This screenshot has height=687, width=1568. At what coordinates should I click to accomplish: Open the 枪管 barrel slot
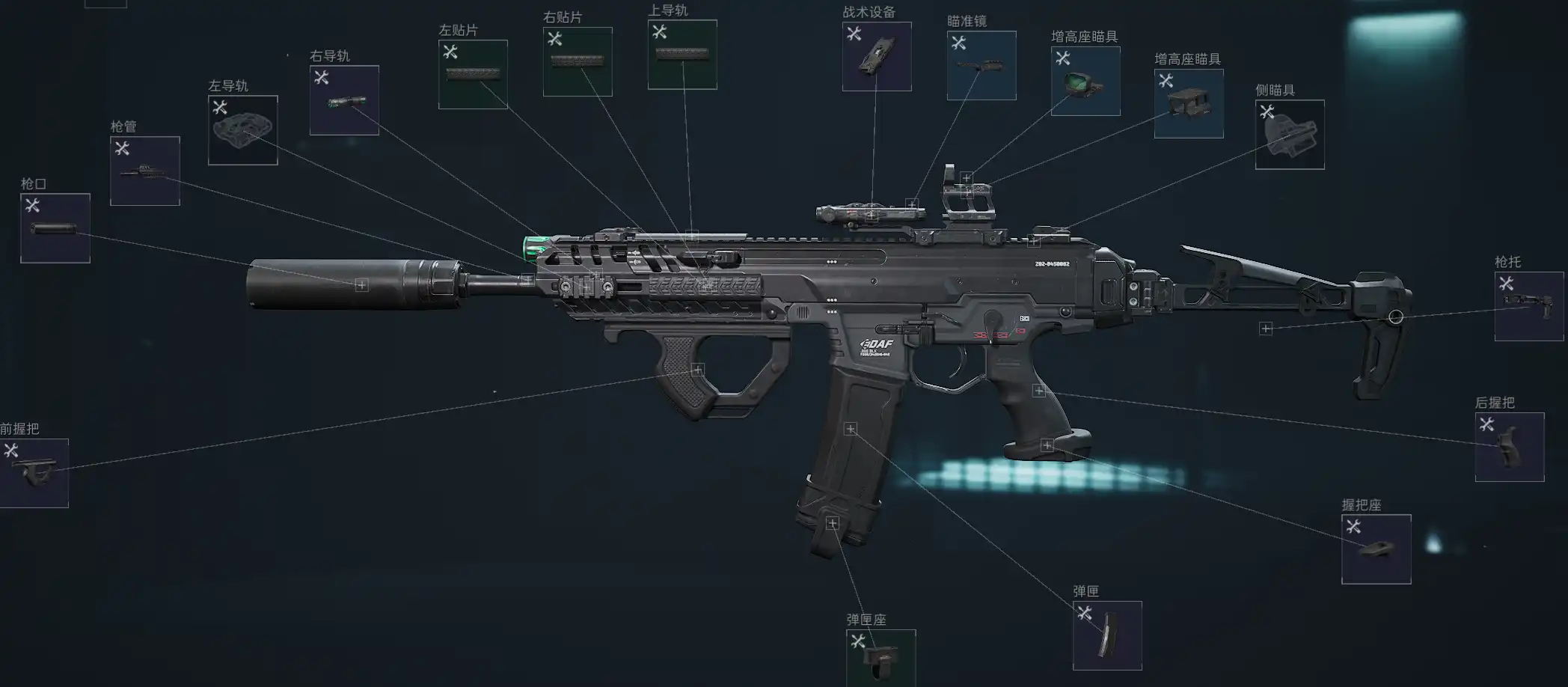click(x=145, y=171)
